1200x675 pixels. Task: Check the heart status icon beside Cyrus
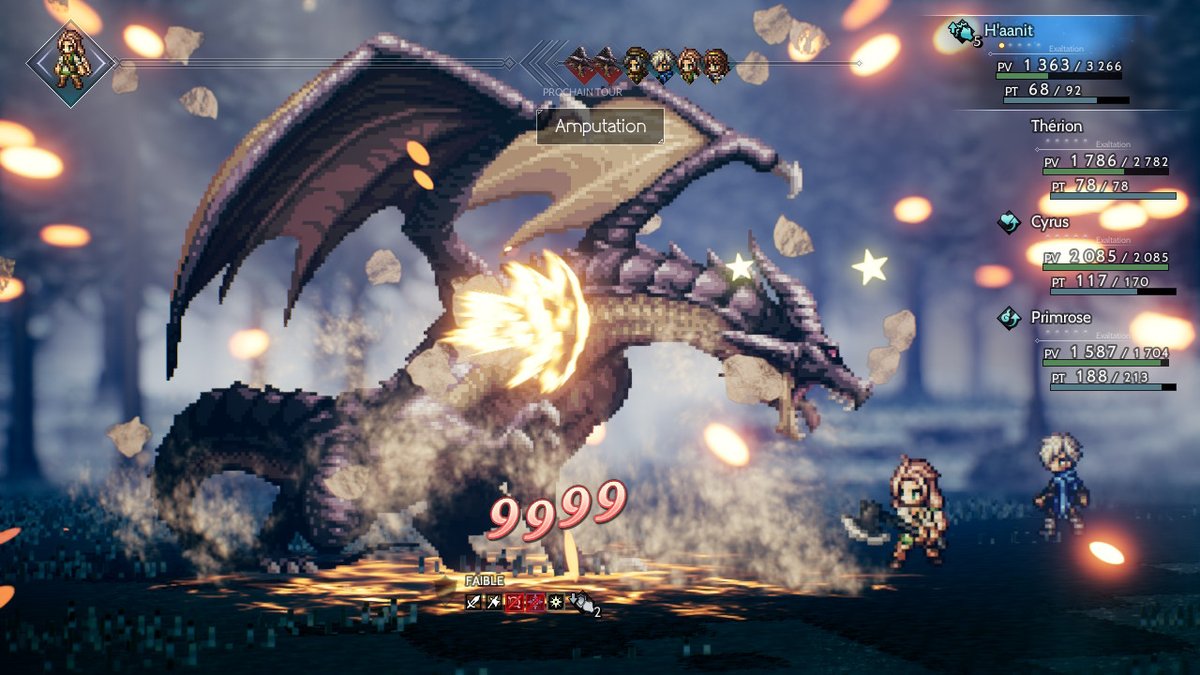pyautogui.click(x=1009, y=222)
